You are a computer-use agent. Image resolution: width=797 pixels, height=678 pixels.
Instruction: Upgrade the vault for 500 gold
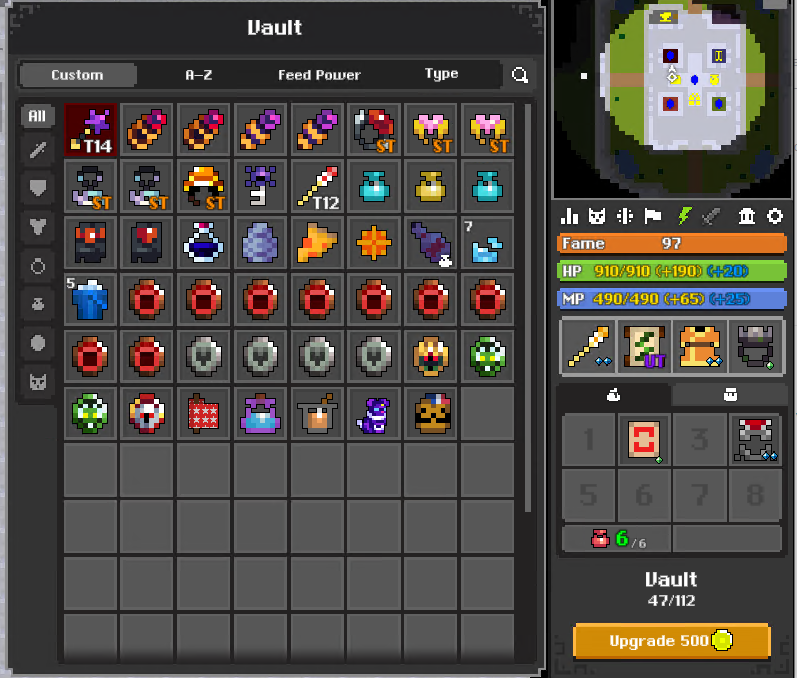672,640
